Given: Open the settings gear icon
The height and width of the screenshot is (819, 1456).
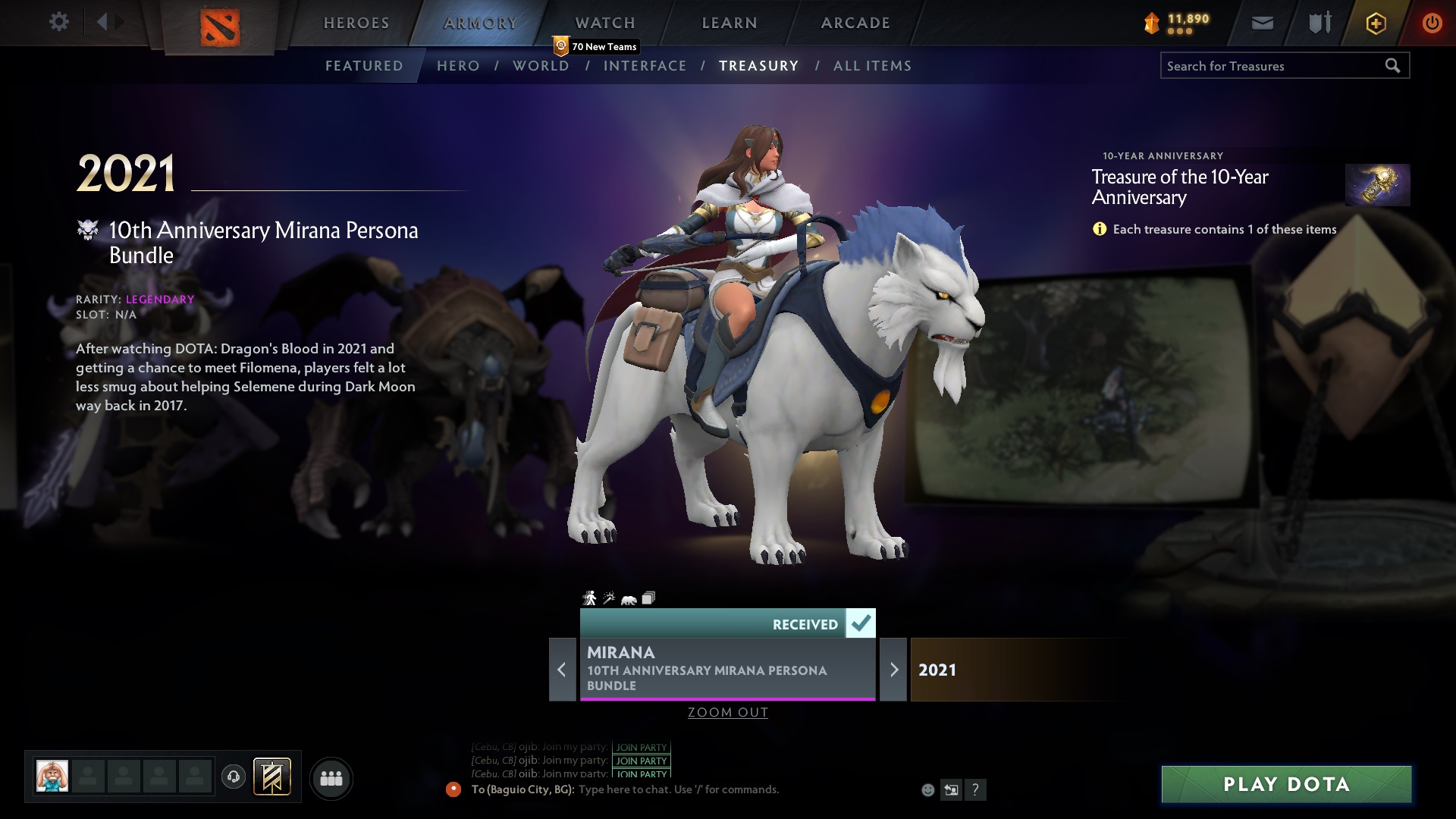Looking at the screenshot, I should [x=58, y=23].
